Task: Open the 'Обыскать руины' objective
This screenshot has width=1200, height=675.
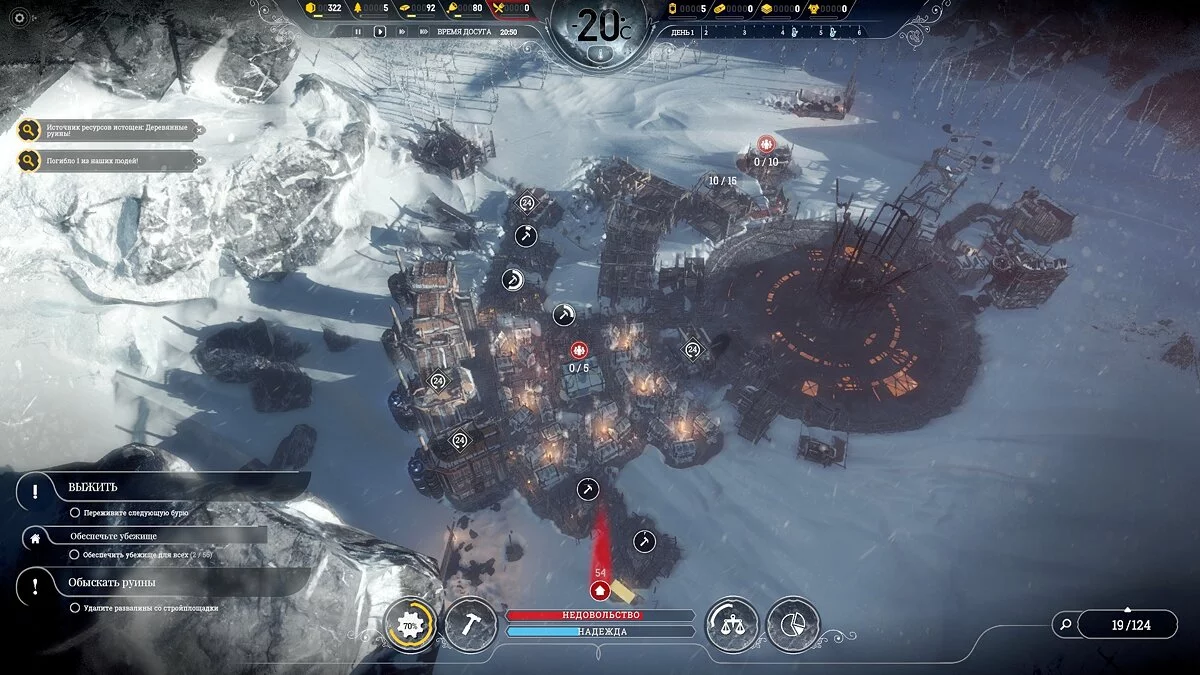Action: 111,583
